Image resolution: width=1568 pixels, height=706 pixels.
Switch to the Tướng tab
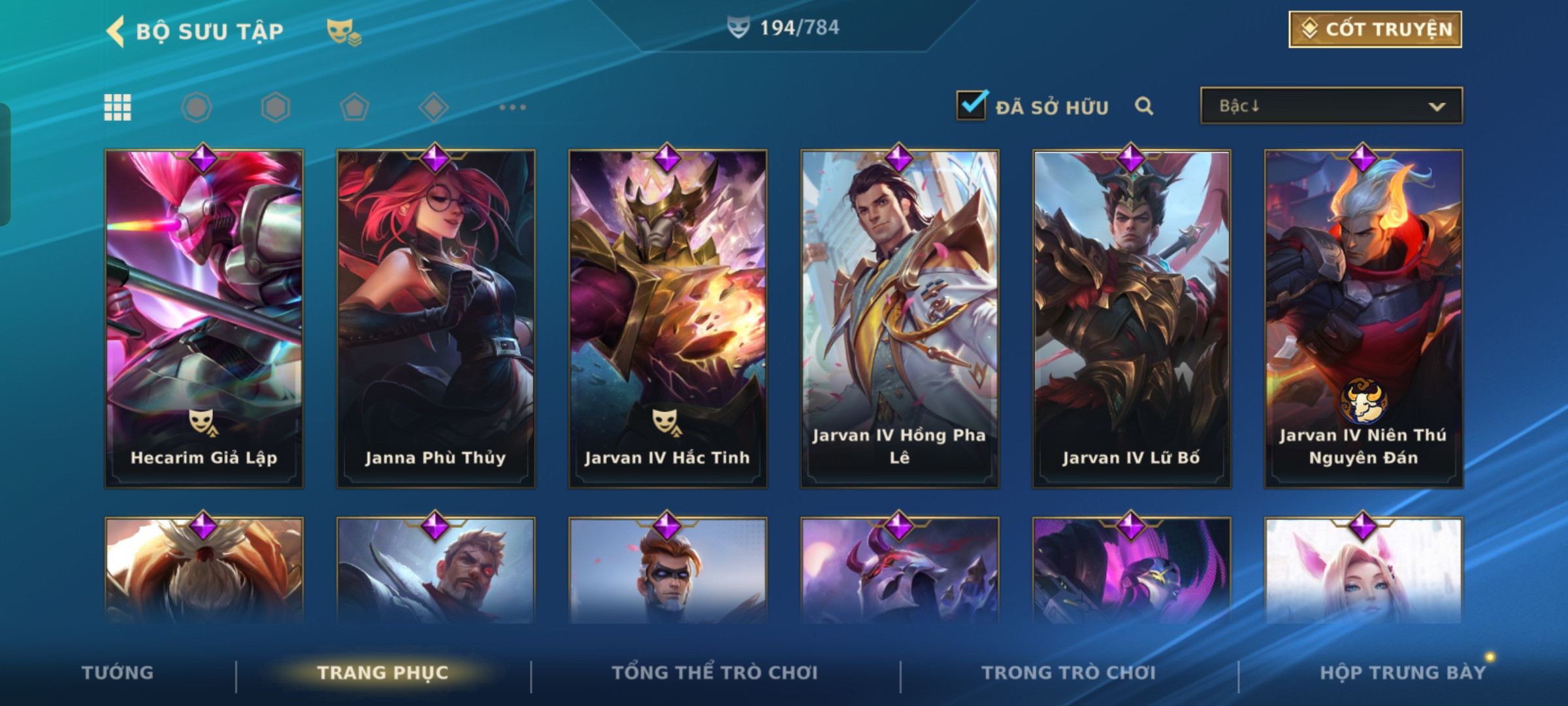pos(118,672)
